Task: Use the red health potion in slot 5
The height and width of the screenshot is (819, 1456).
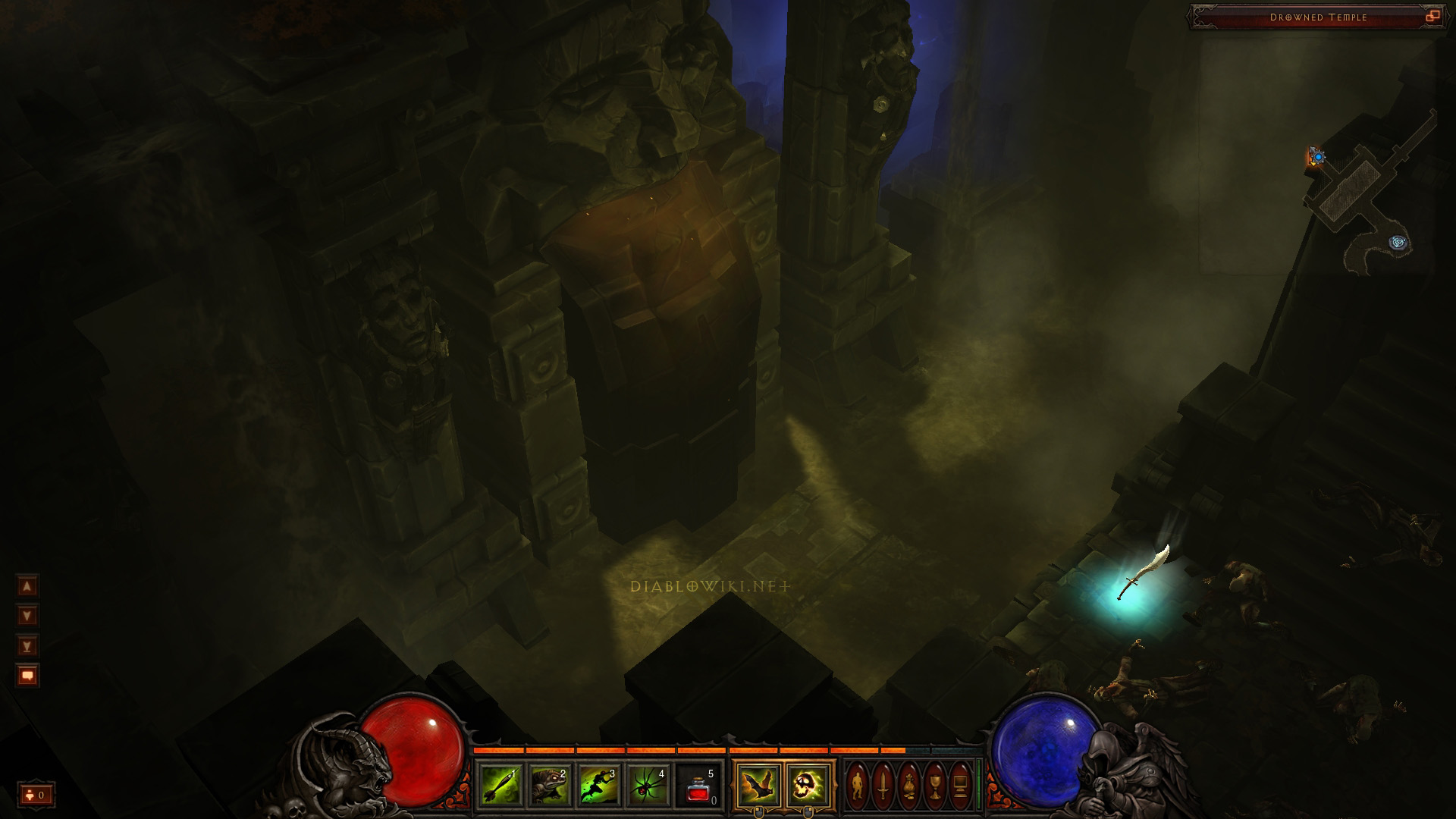Action: click(698, 786)
